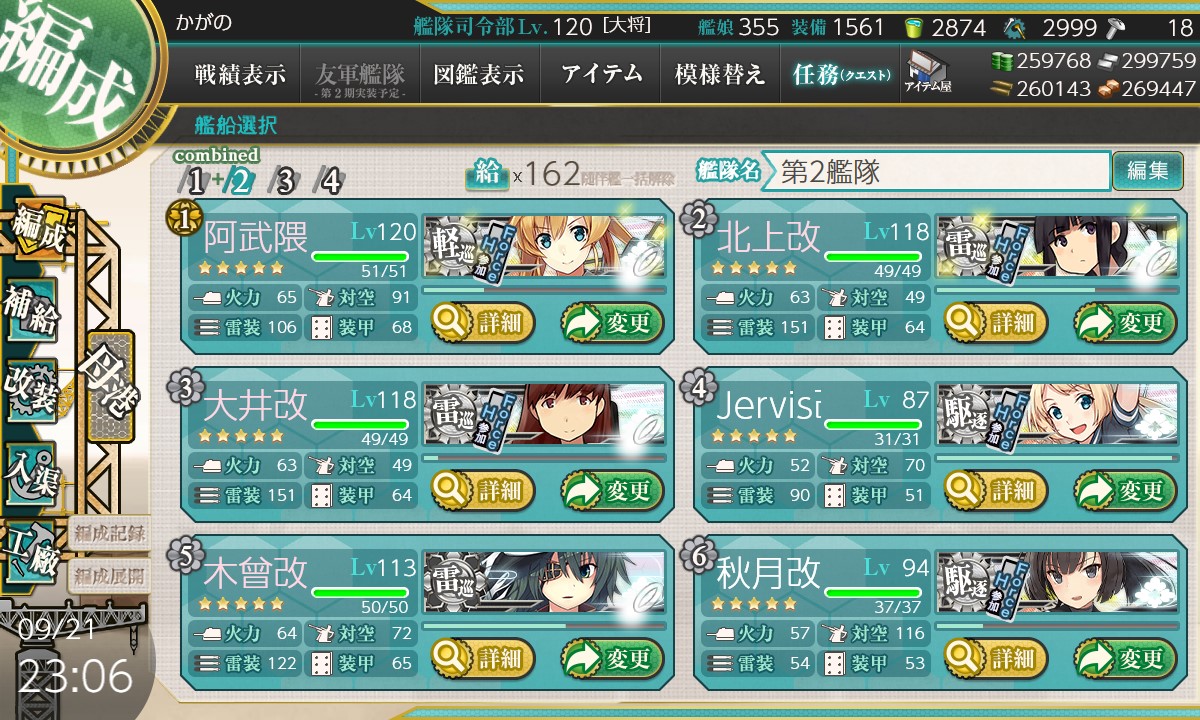Open the 図鑑表示 encyclopedia
Screen dimensions: 1200x720
coord(479,74)
